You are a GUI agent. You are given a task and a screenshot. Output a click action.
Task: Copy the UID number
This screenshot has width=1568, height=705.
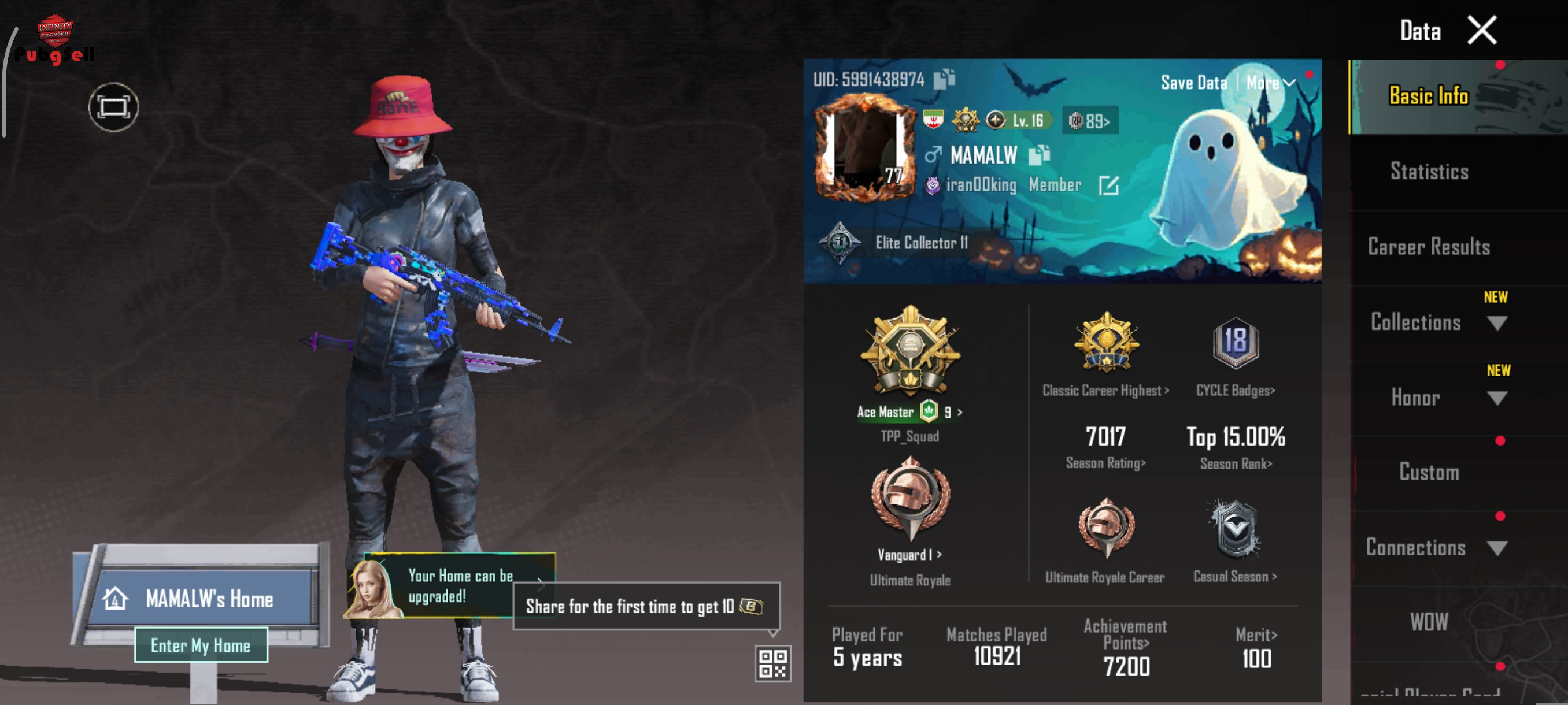[945, 79]
